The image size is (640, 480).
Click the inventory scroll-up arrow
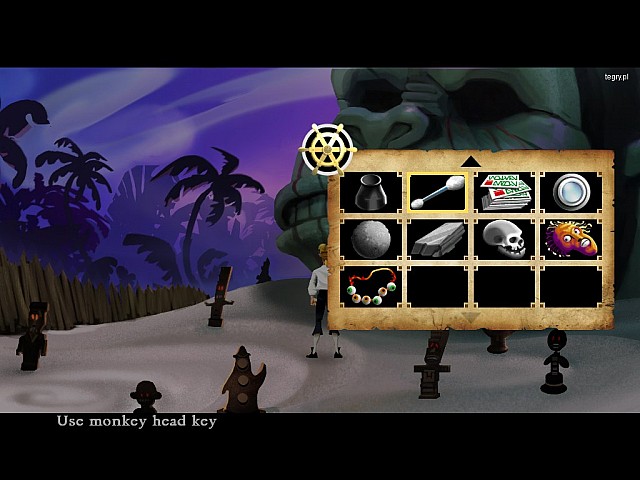point(471,161)
